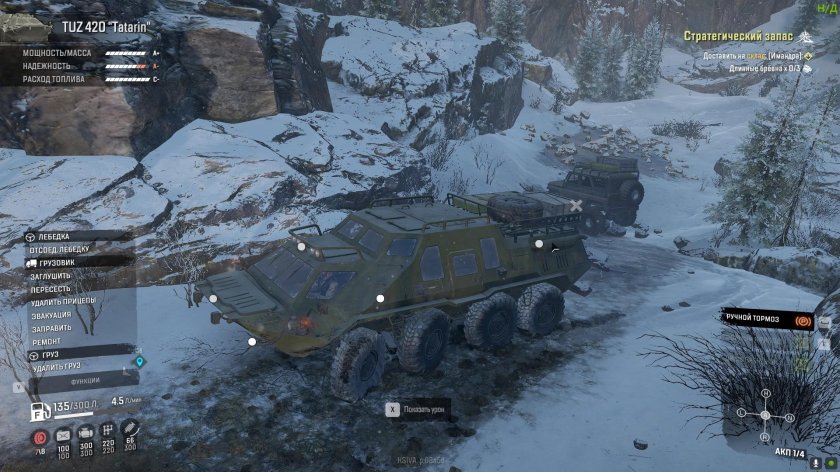Choose the Пересесть switch vehicle option

point(50,288)
